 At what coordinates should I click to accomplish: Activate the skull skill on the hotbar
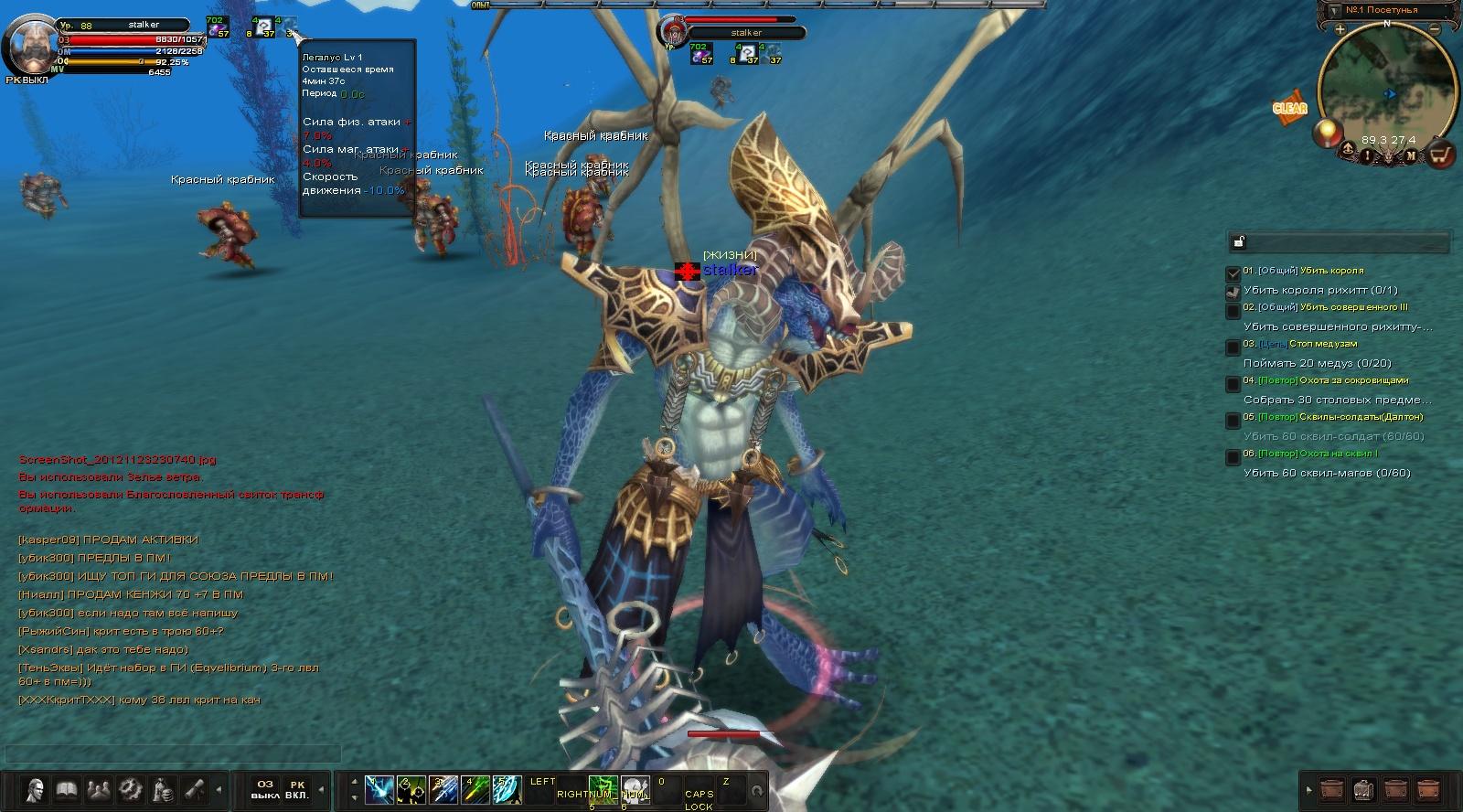click(635, 789)
